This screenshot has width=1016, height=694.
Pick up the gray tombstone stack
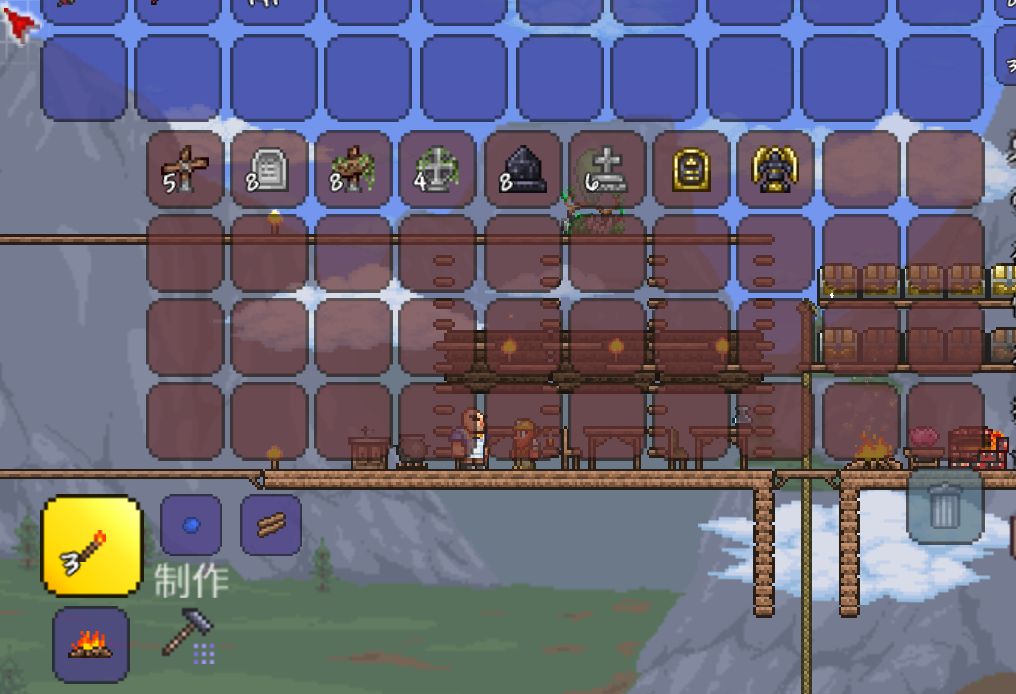click(269, 170)
